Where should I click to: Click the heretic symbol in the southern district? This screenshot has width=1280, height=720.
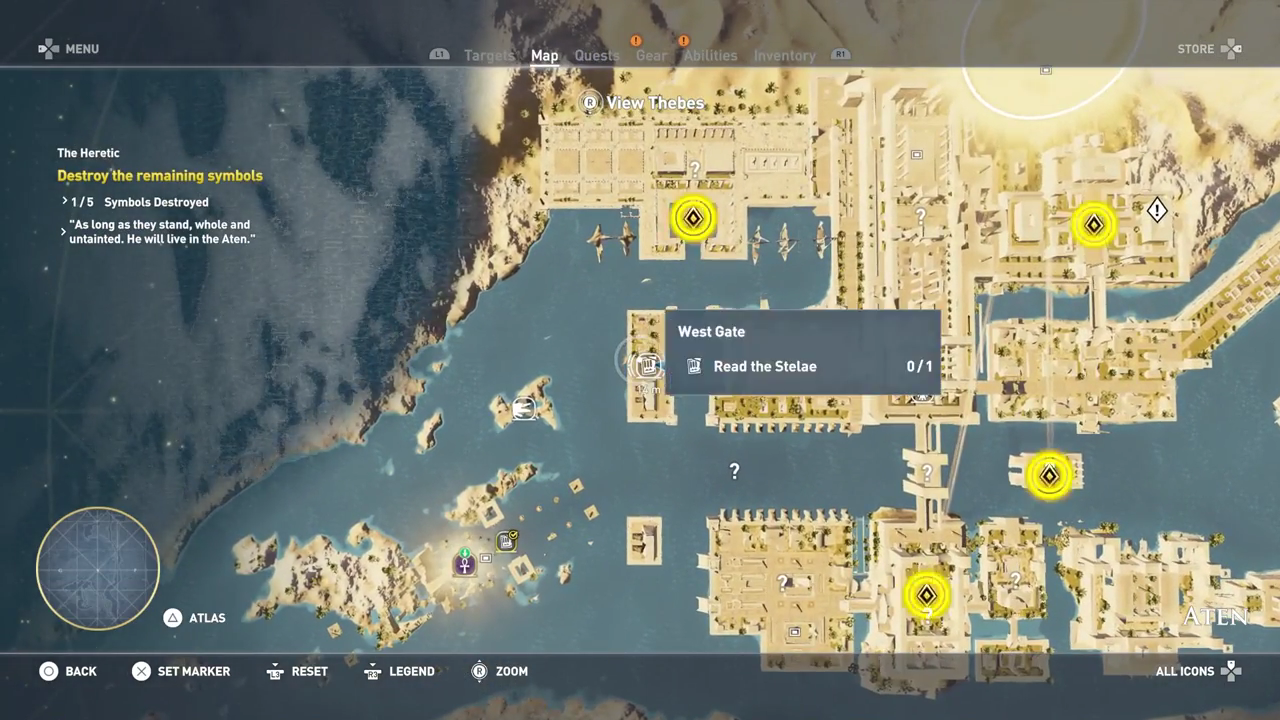click(x=926, y=594)
